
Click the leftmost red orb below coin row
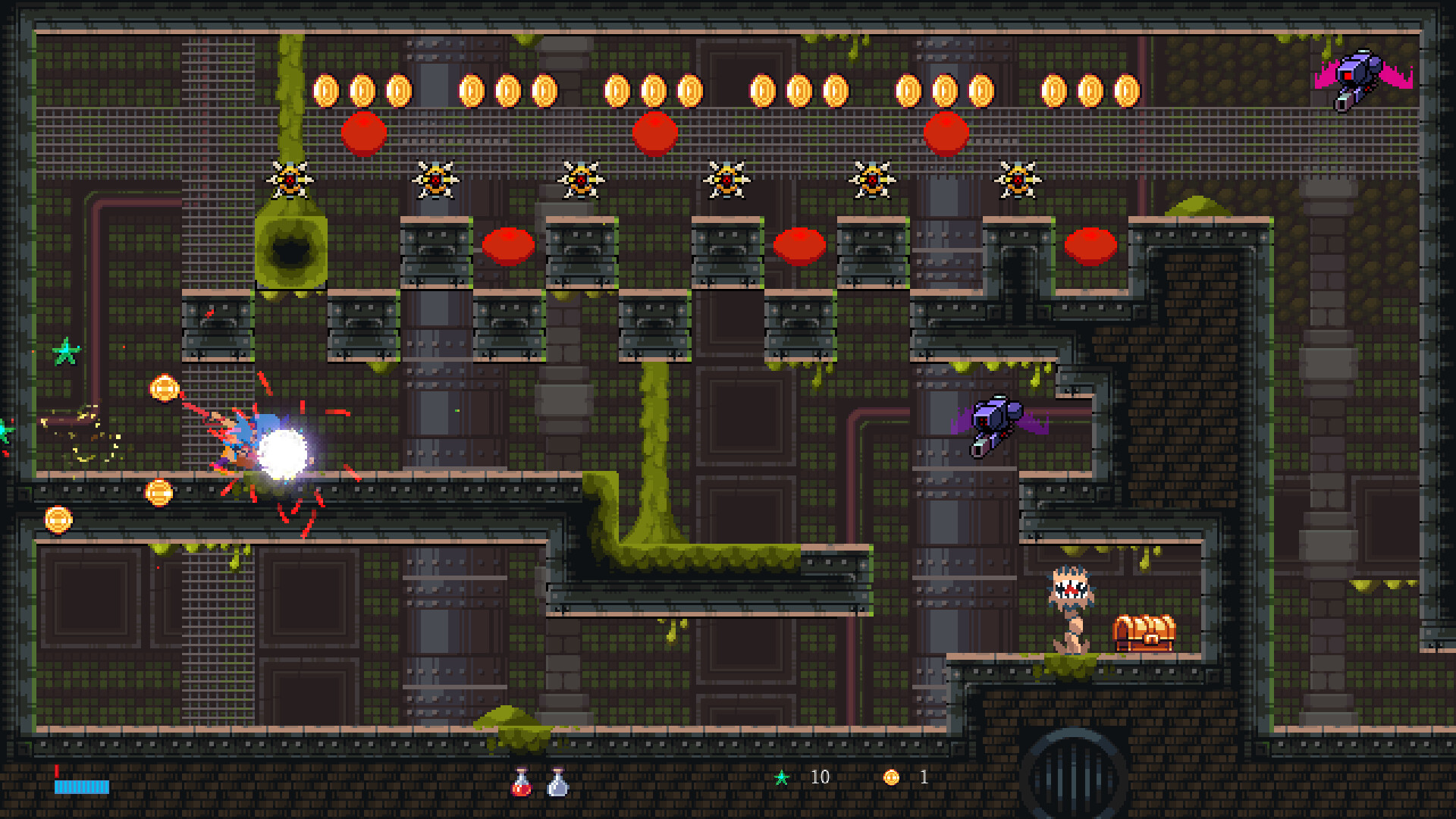pos(365,133)
